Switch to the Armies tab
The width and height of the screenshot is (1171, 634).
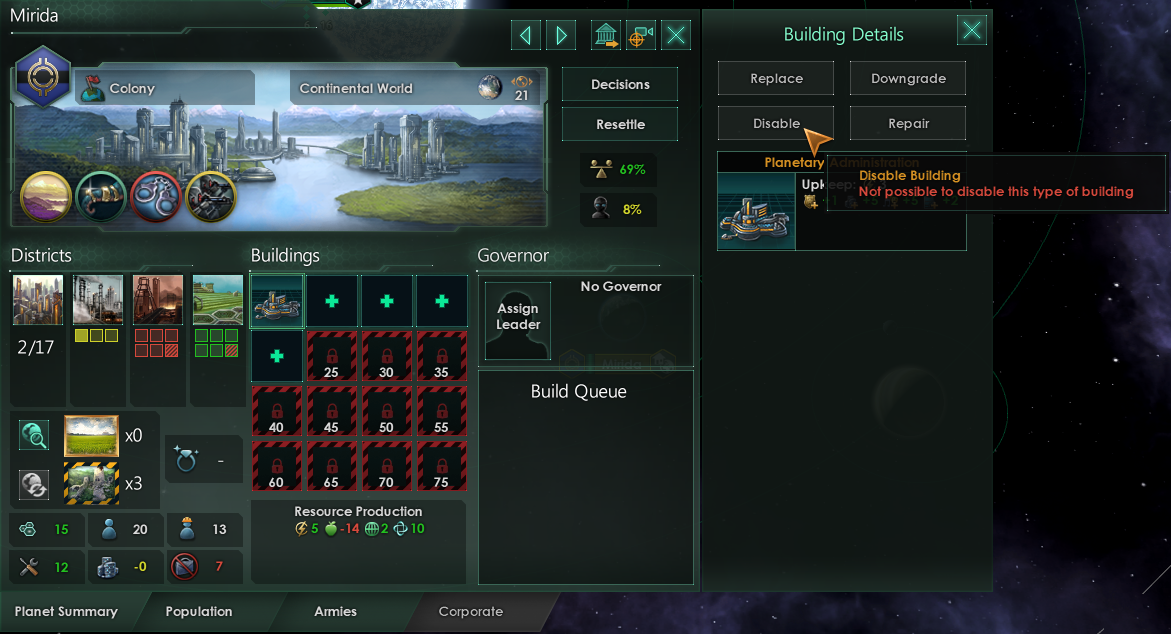335,611
